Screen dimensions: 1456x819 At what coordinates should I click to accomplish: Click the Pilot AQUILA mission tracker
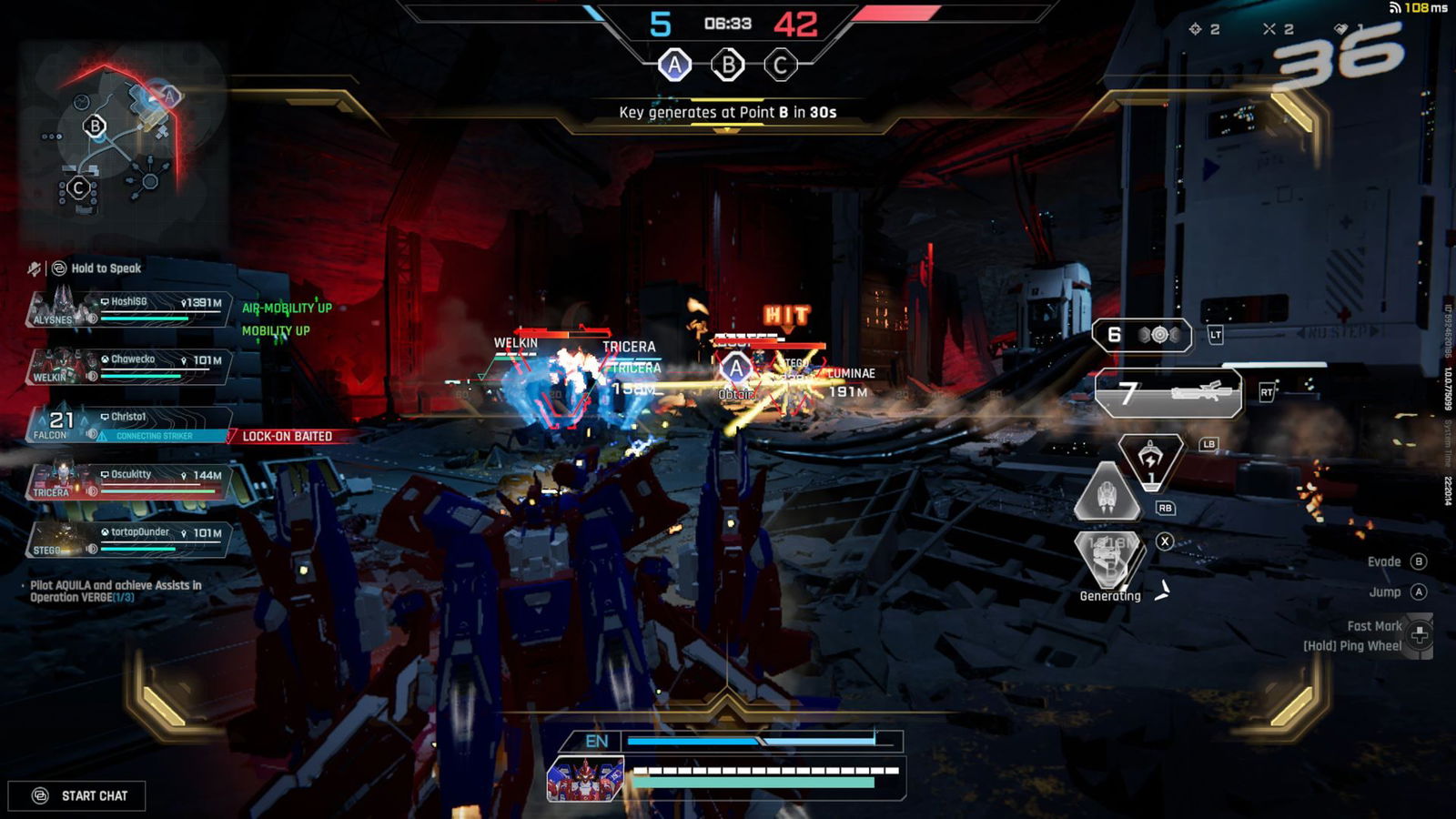click(x=116, y=591)
